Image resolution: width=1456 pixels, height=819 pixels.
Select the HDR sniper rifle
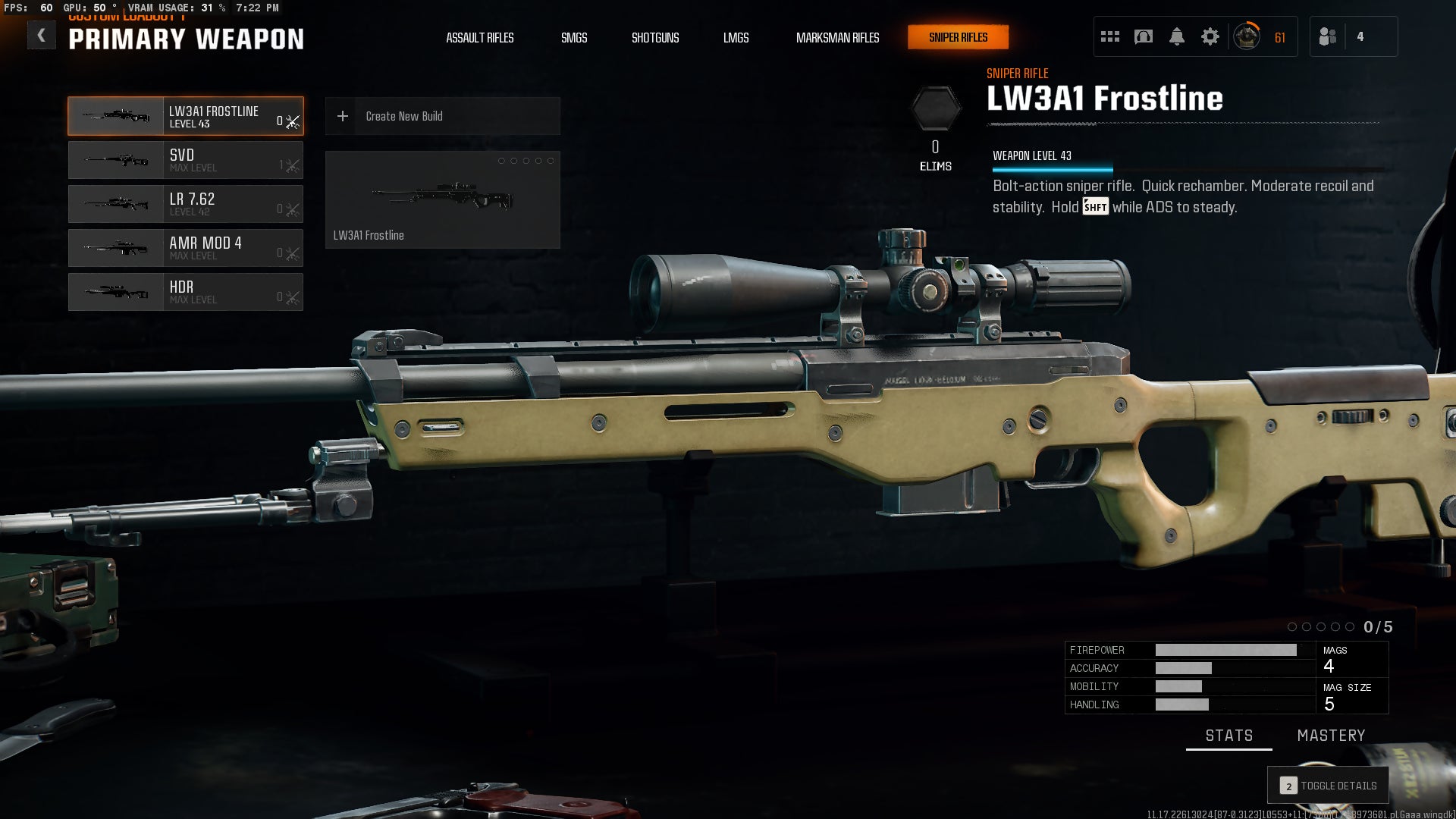point(186,292)
